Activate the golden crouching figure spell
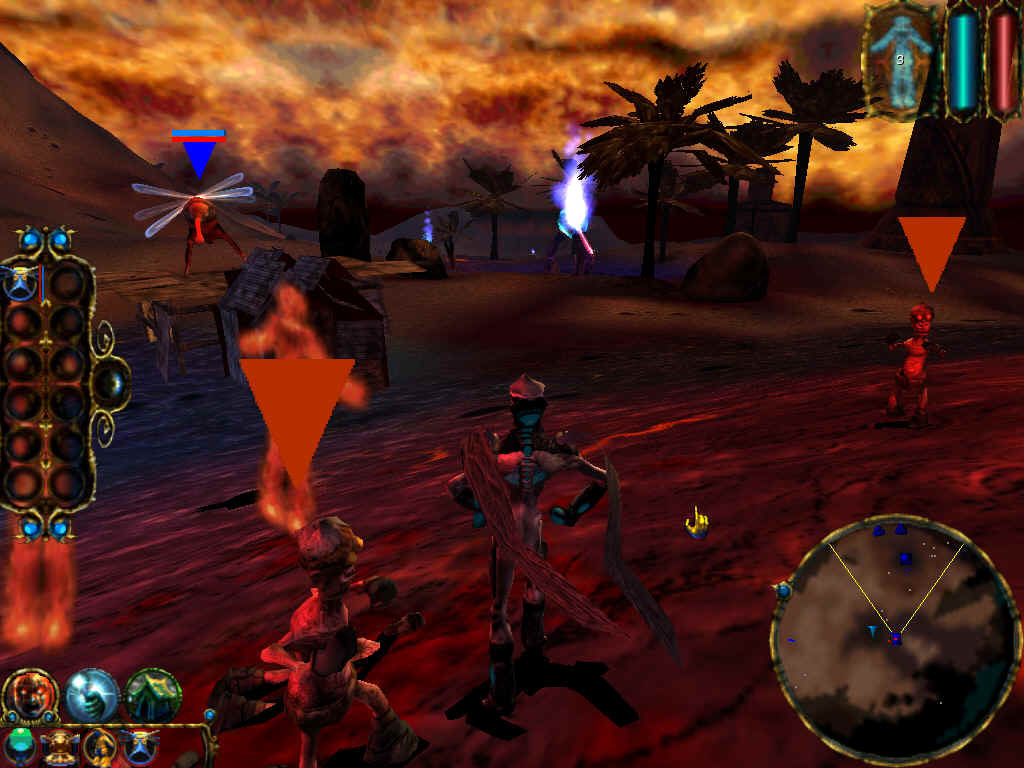This screenshot has height=768, width=1024. click(100, 746)
